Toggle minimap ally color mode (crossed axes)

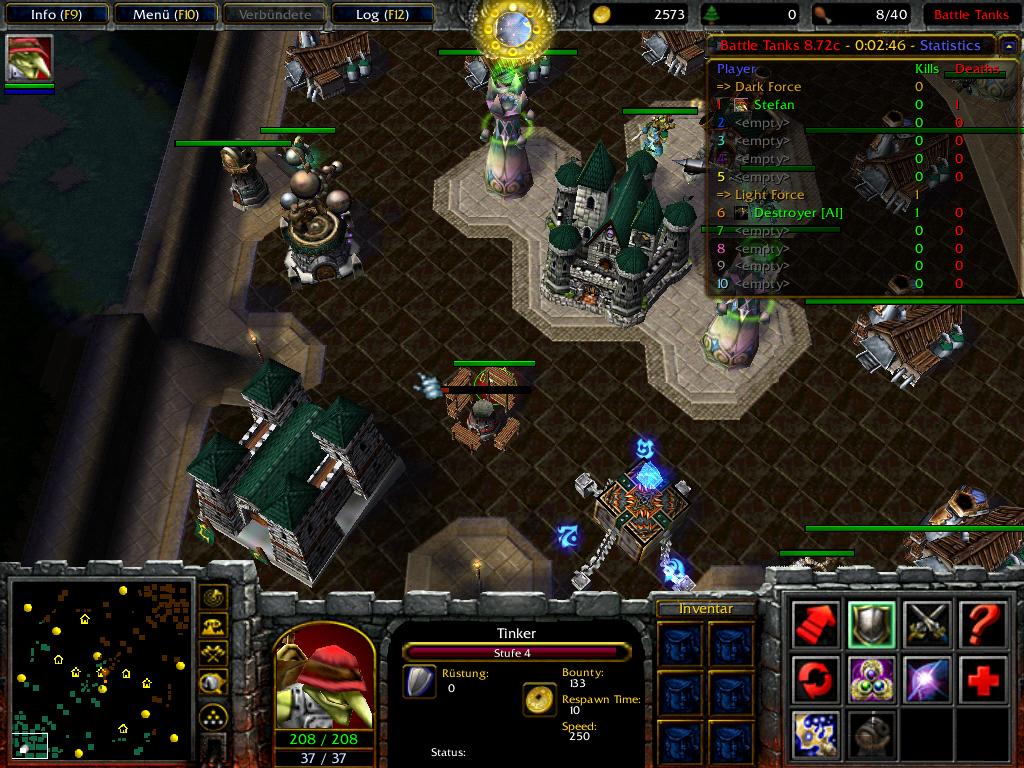[x=213, y=654]
